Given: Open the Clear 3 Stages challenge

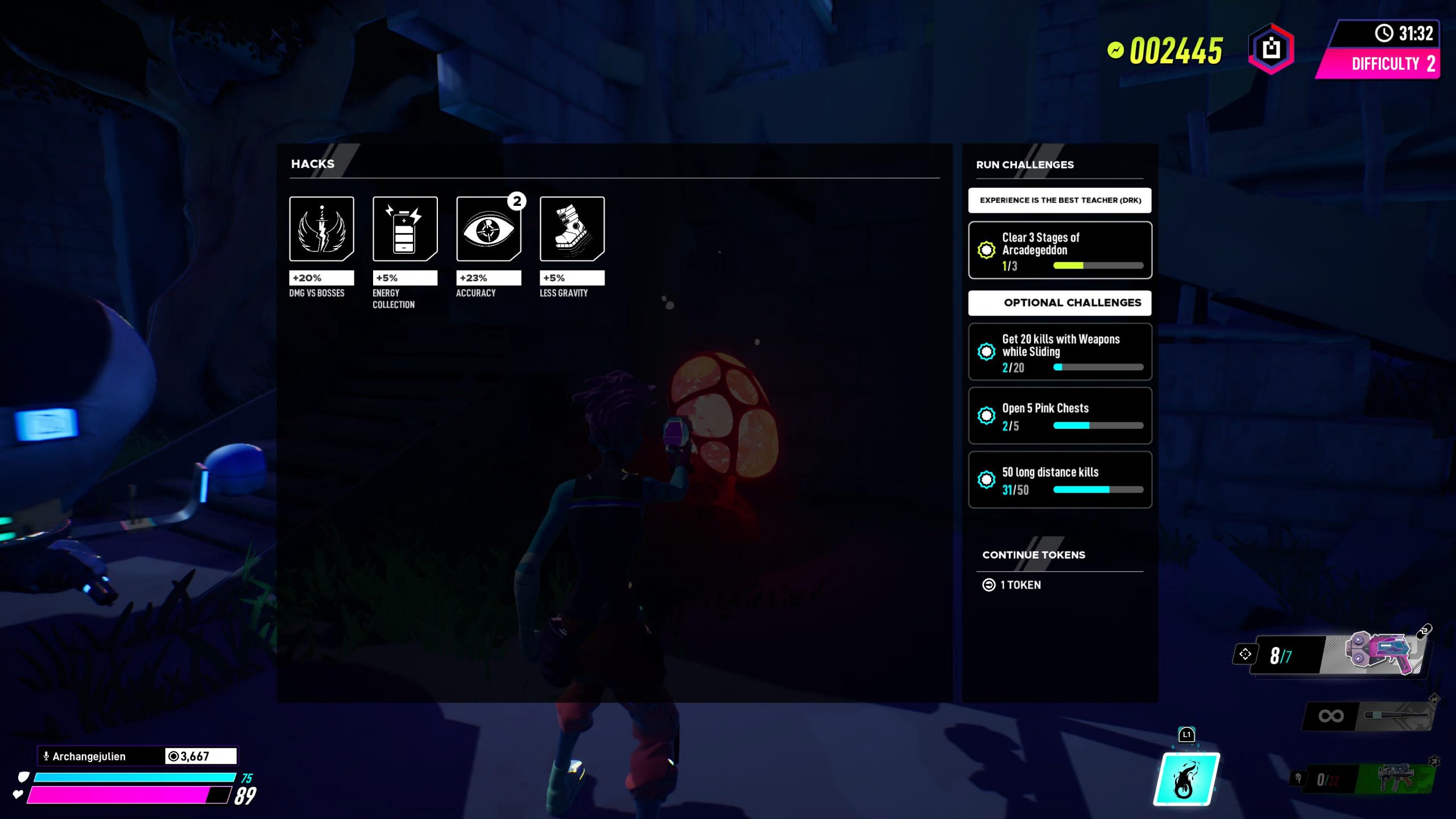Looking at the screenshot, I should pyautogui.click(x=1060, y=250).
